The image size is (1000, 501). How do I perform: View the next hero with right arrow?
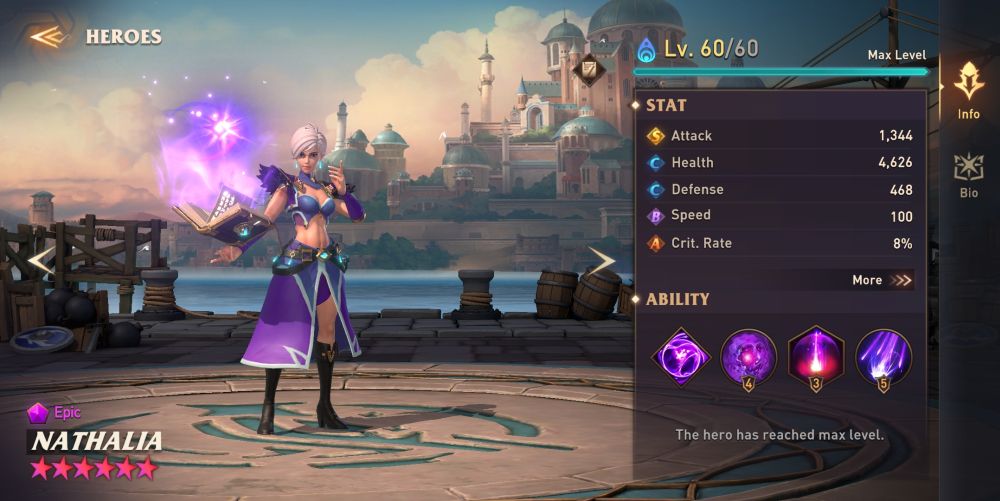pyautogui.click(x=601, y=262)
